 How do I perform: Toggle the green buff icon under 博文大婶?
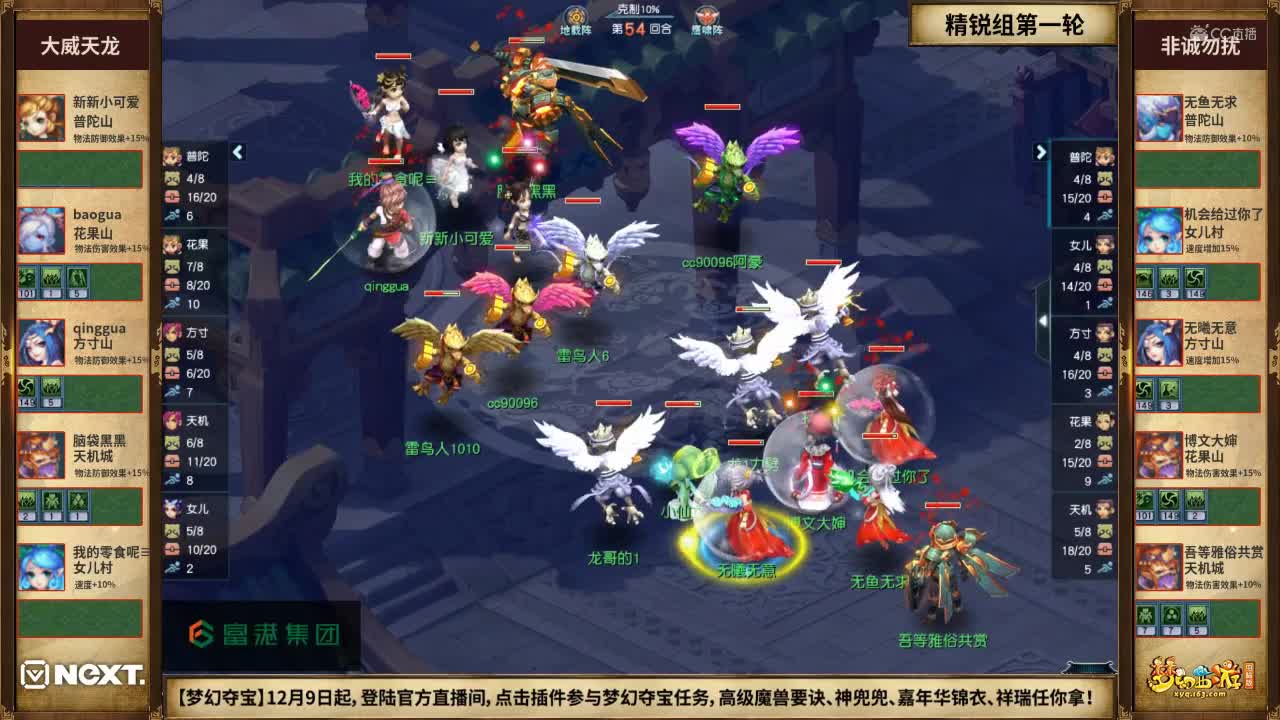click(x=1144, y=500)
